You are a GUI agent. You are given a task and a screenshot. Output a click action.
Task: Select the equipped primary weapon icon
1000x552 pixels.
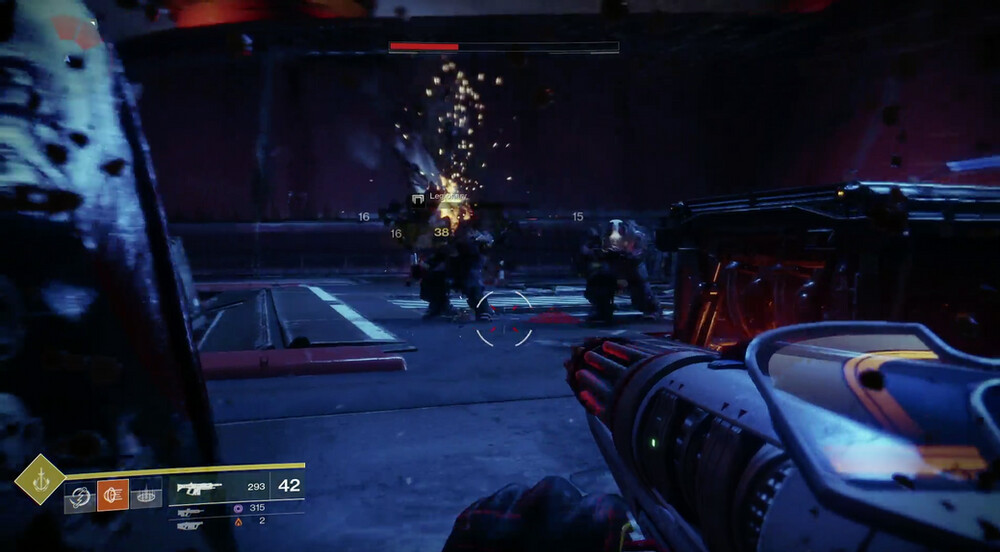pos(198,487)
